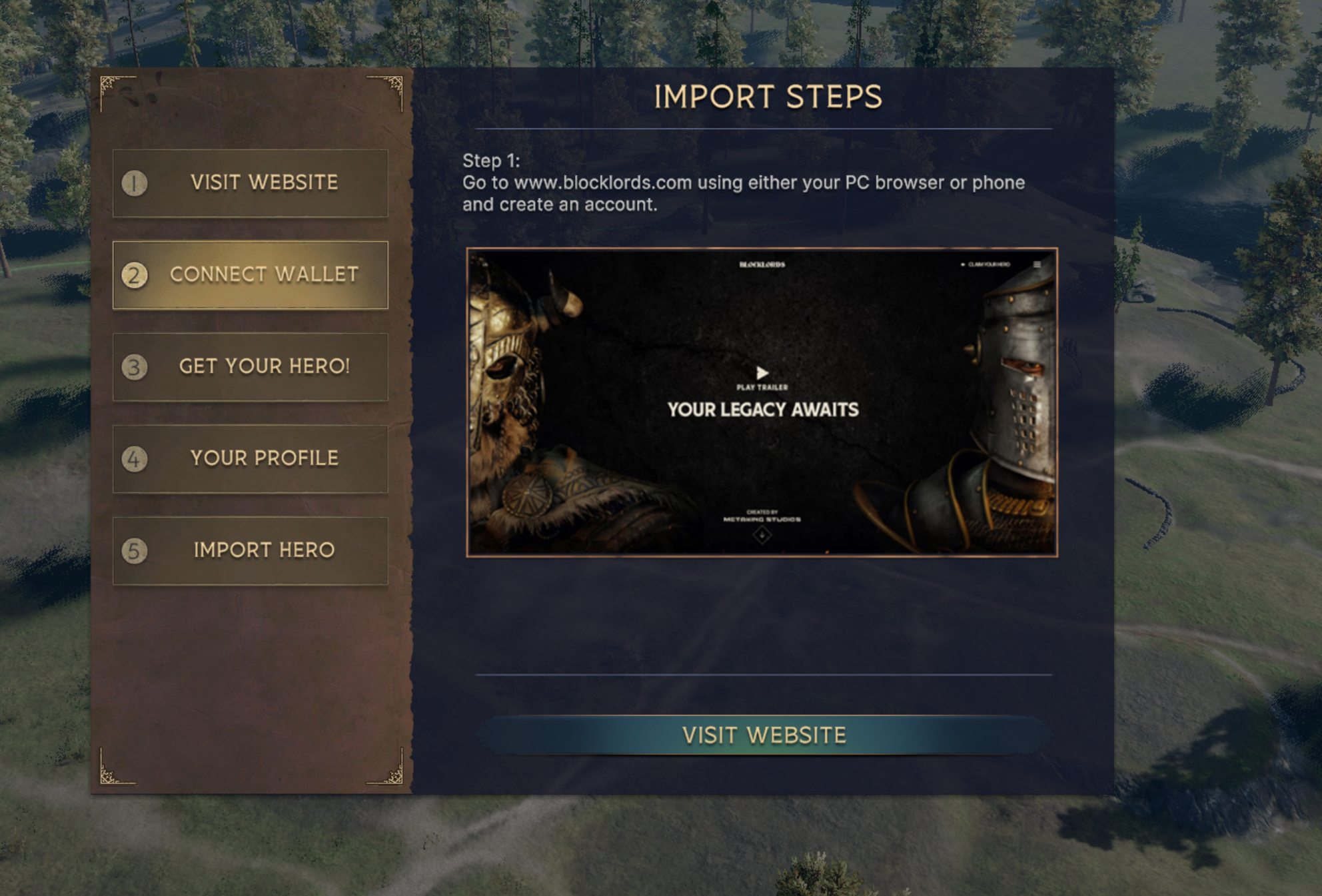
Task: Click the Play Trailer icon in the preview
Action: click(x=763, y=373)
